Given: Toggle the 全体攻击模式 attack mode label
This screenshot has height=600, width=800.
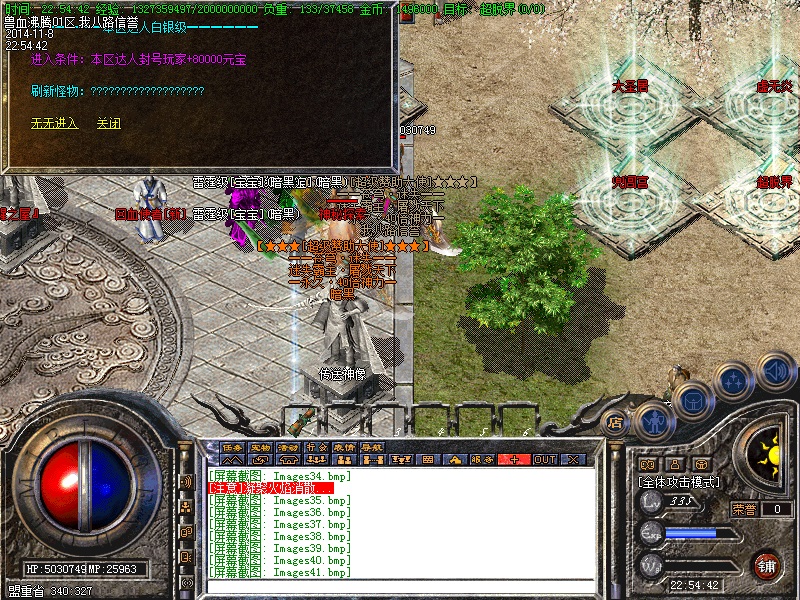Looking at the screenshot, I should 679,482.
